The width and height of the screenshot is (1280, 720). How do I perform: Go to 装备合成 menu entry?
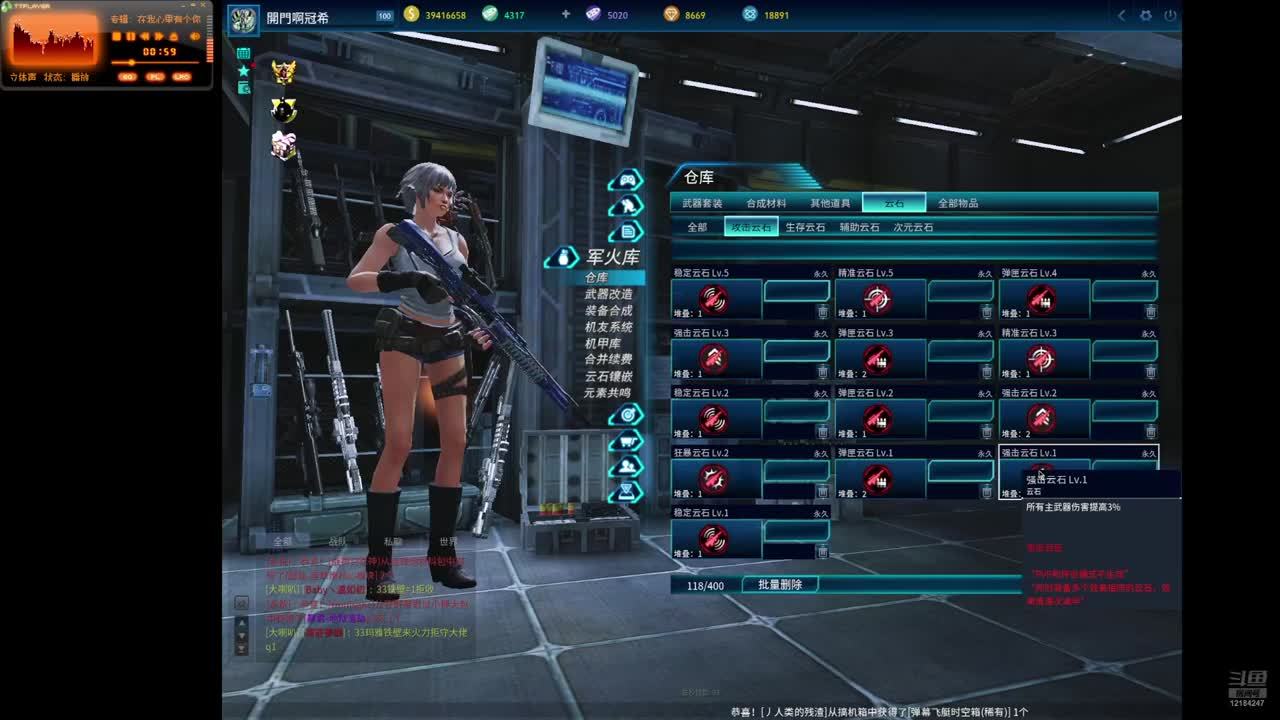coord(608,311)
